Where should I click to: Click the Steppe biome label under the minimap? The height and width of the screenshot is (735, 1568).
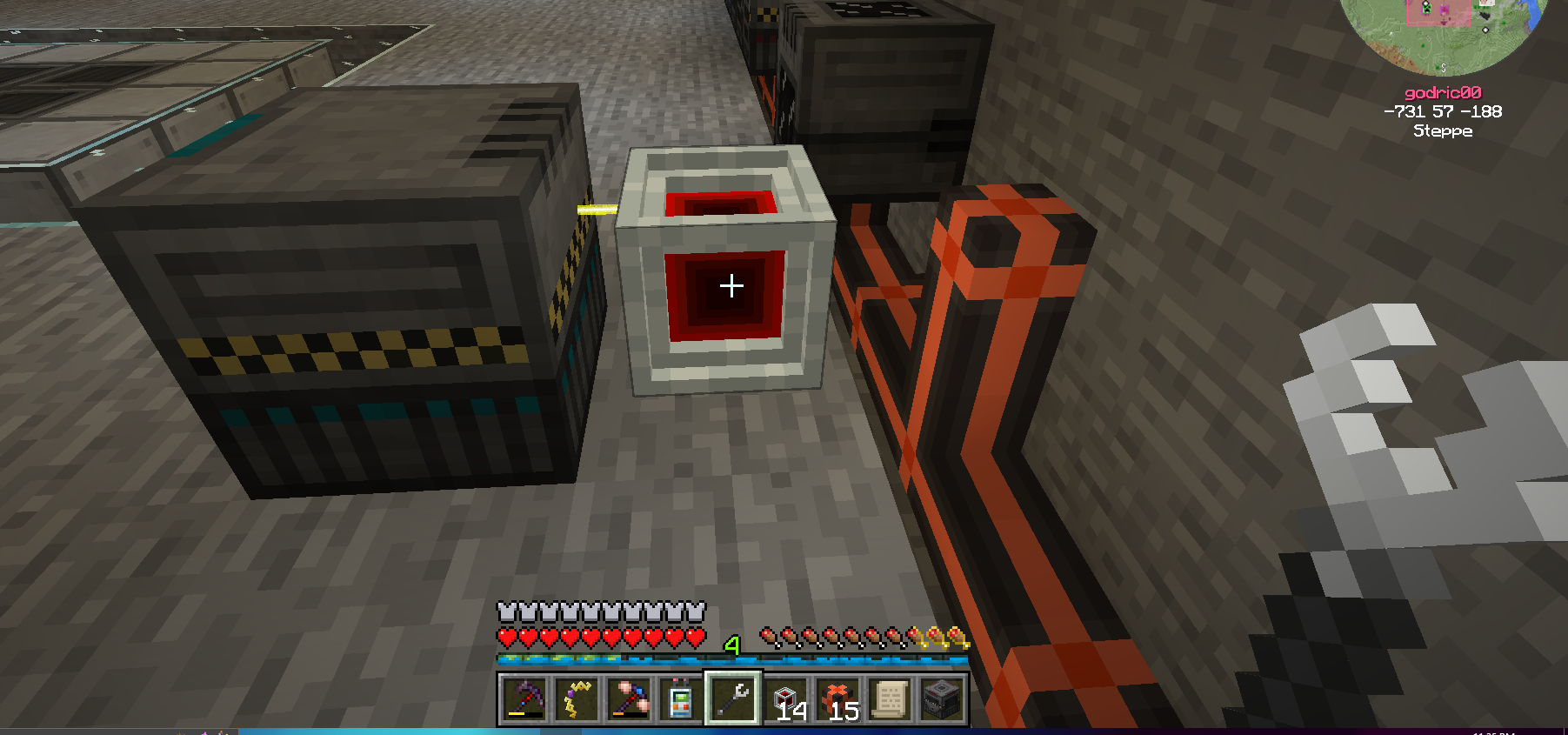tap(1444, 131)
